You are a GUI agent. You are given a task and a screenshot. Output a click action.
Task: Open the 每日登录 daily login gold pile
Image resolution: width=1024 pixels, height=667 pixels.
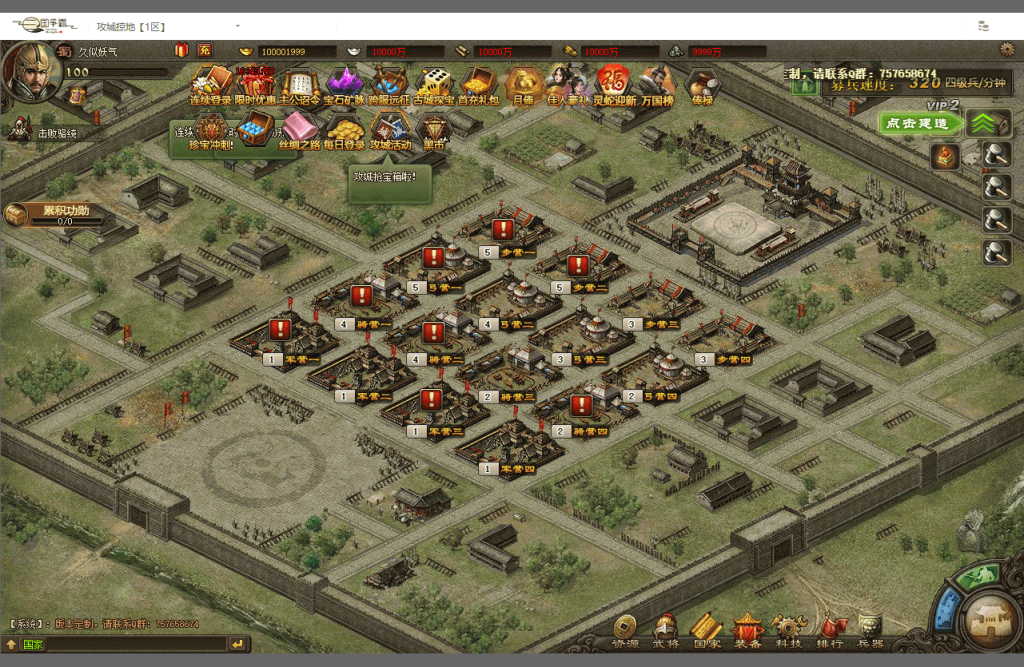(346, 129)
